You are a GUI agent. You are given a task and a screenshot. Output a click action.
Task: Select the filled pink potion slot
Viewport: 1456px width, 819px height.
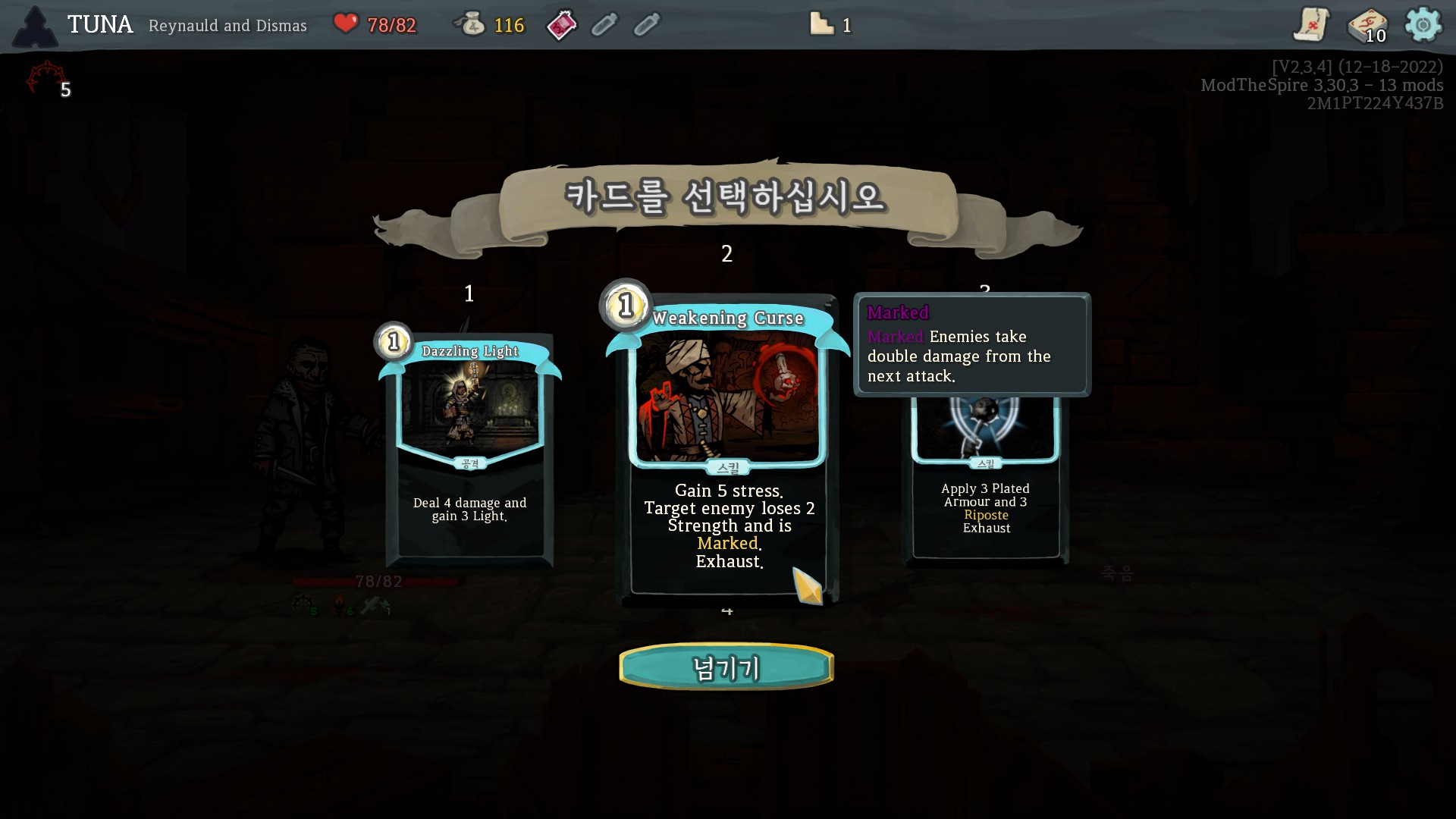point(562,26)
